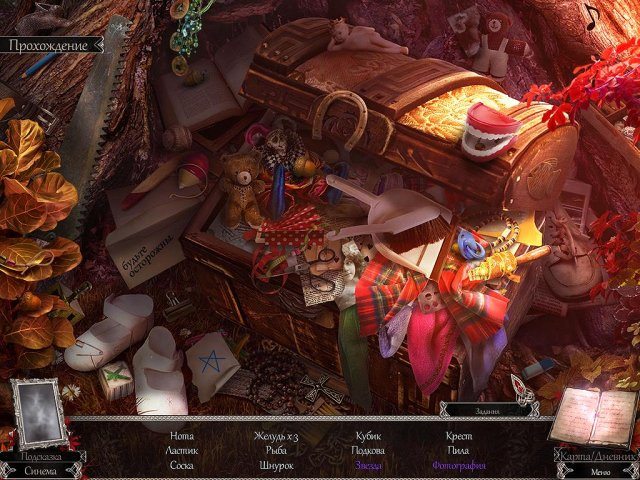Select the Подкова list entry

[369, 451]
